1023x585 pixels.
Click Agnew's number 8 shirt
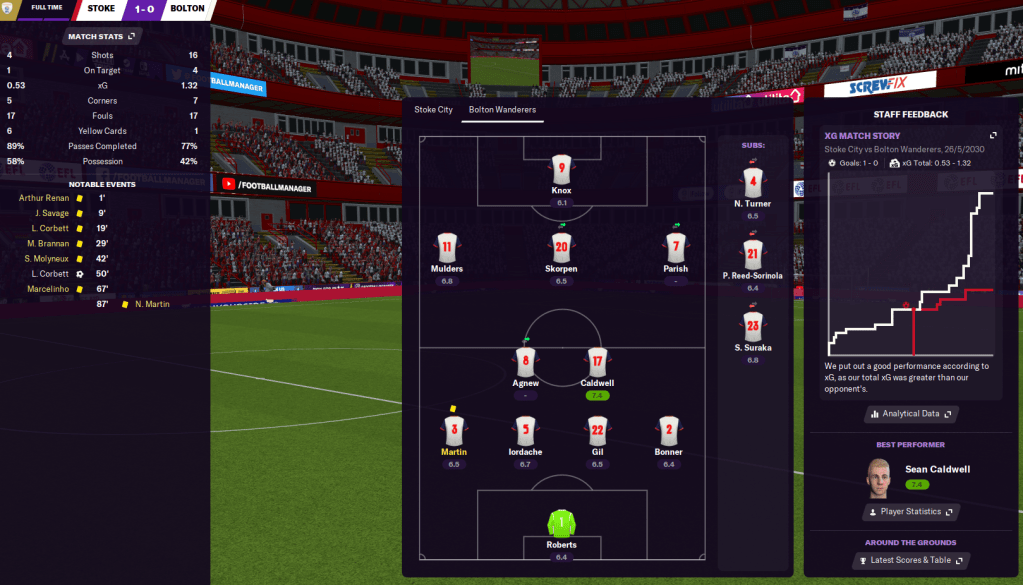pos(526,362)
